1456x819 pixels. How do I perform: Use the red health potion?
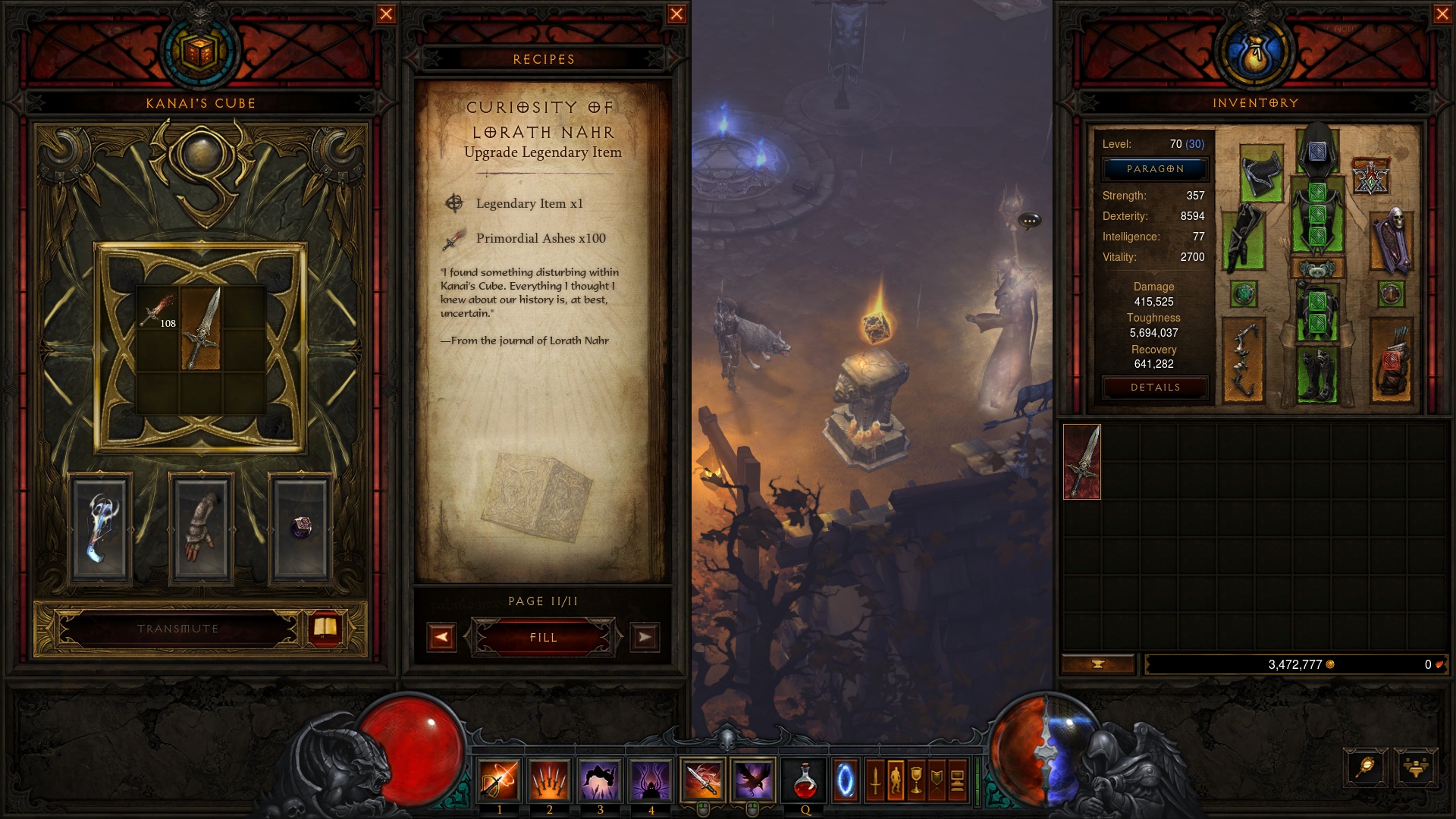pos(805,780)
